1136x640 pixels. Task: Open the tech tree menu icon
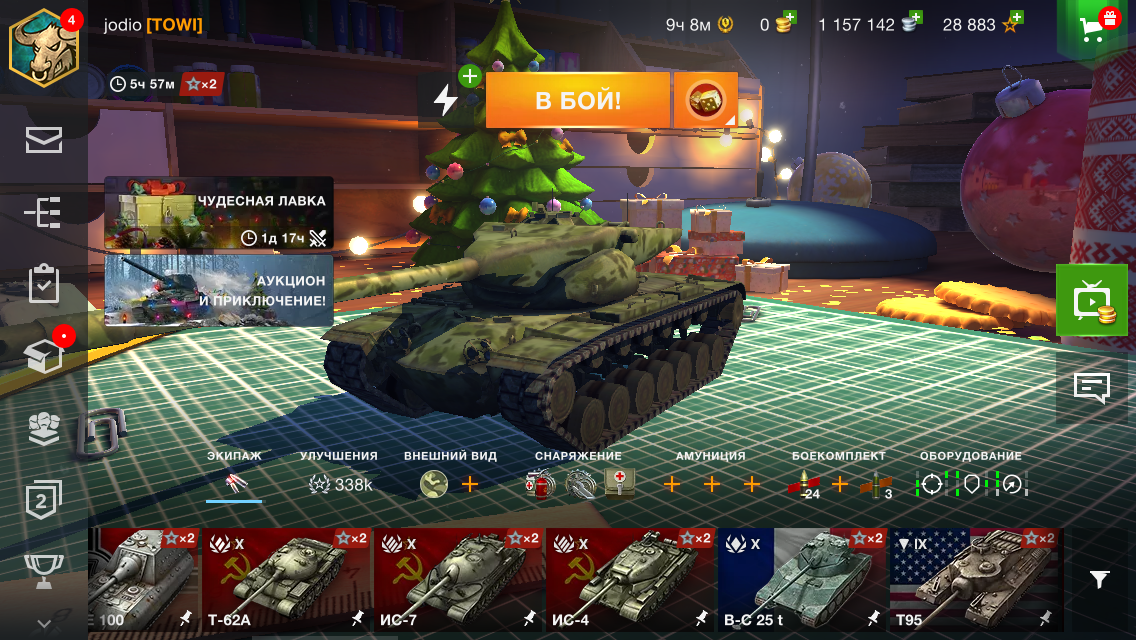click(x=44, y=213)
